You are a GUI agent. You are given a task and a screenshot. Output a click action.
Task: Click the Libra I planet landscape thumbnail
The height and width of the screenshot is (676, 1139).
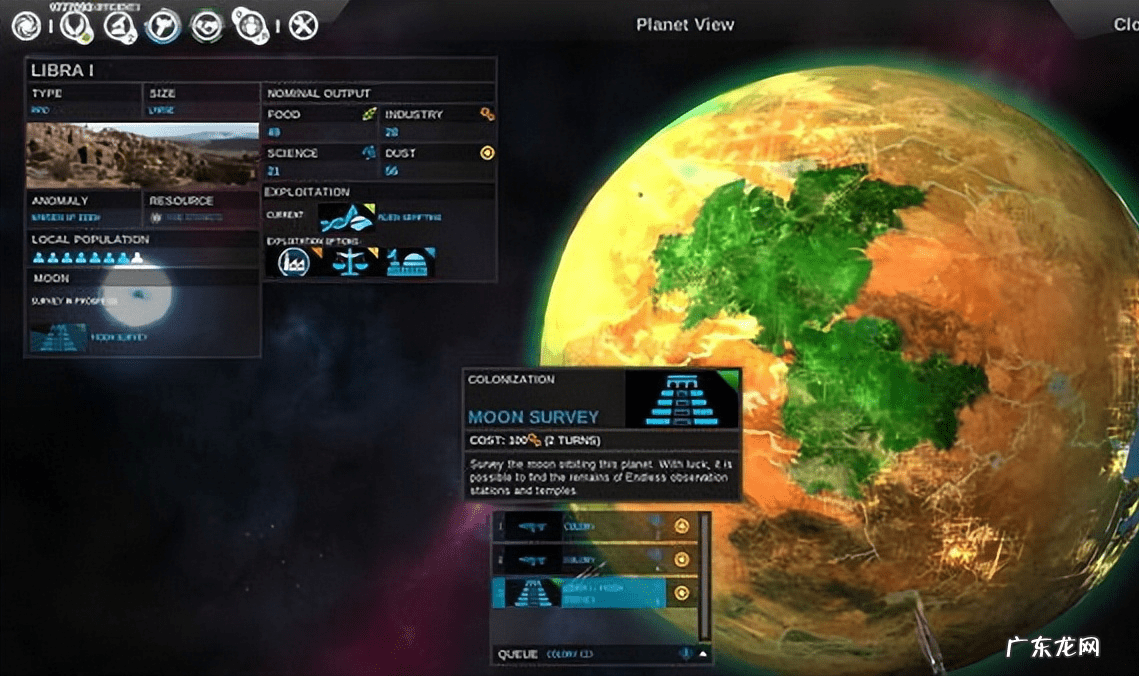coord(142,155)
